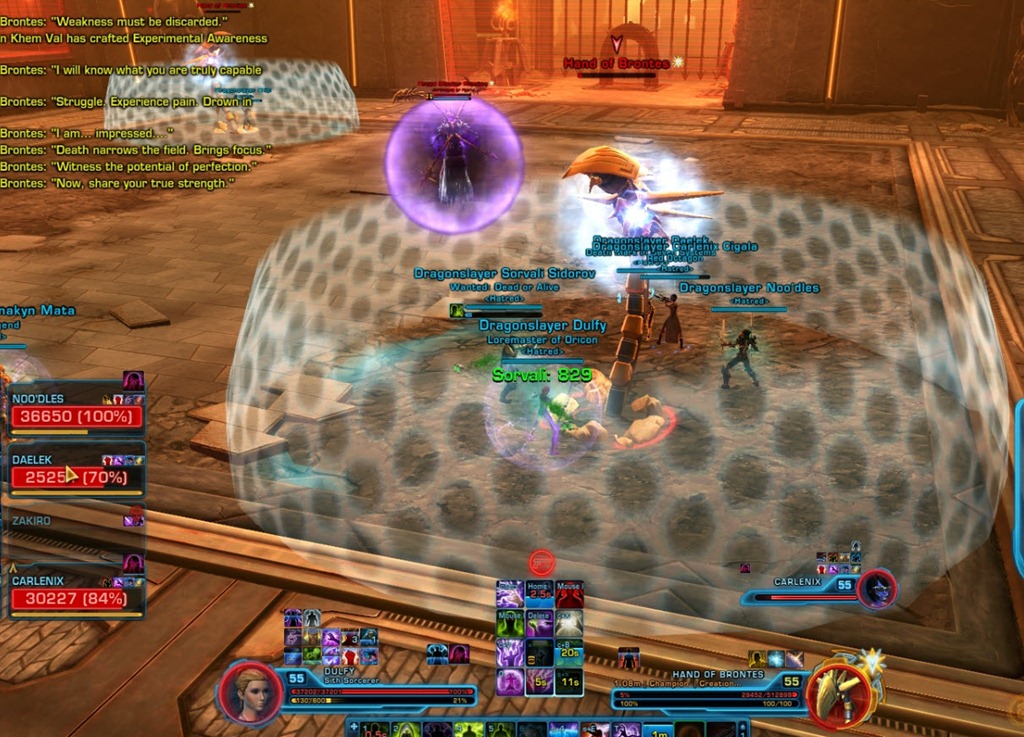Use the bottom bar slot showing 1m

point(661,729)
